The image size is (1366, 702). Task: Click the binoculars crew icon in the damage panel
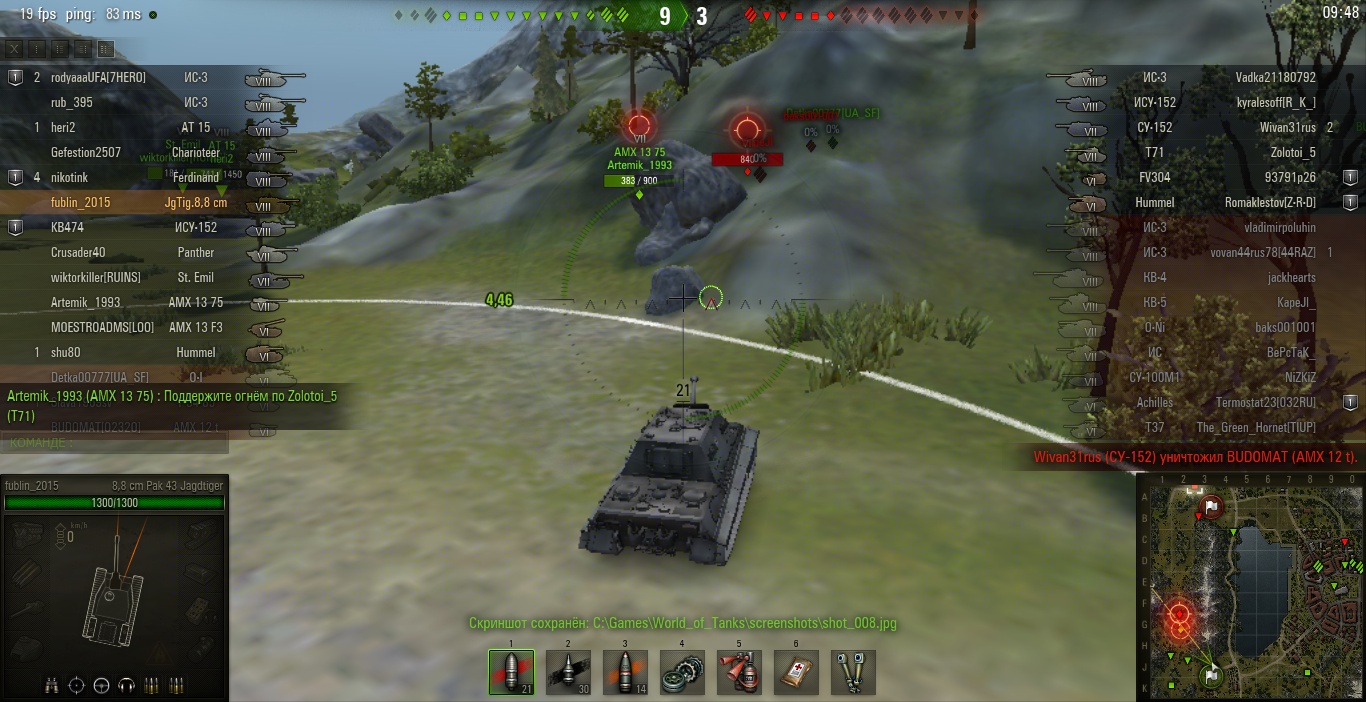click(x=52, y=685)
